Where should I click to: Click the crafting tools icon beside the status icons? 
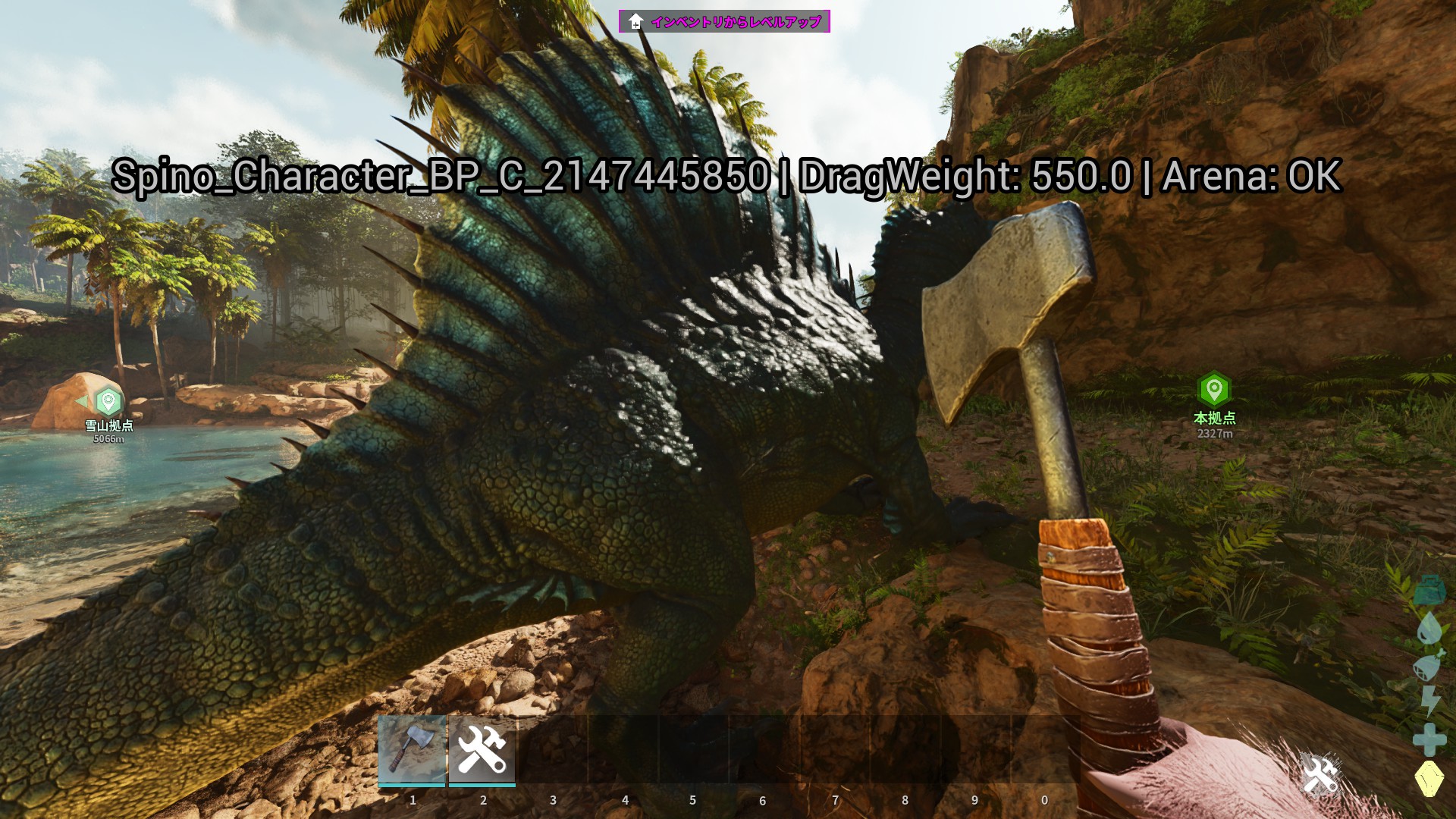(1319, 775)
